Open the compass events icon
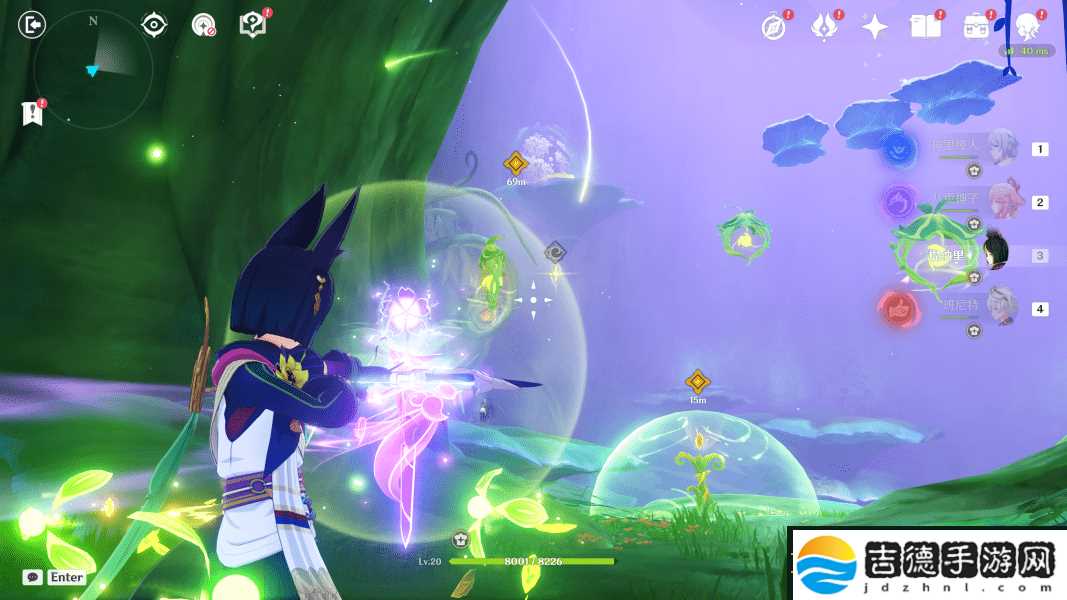 click(773, 27)
